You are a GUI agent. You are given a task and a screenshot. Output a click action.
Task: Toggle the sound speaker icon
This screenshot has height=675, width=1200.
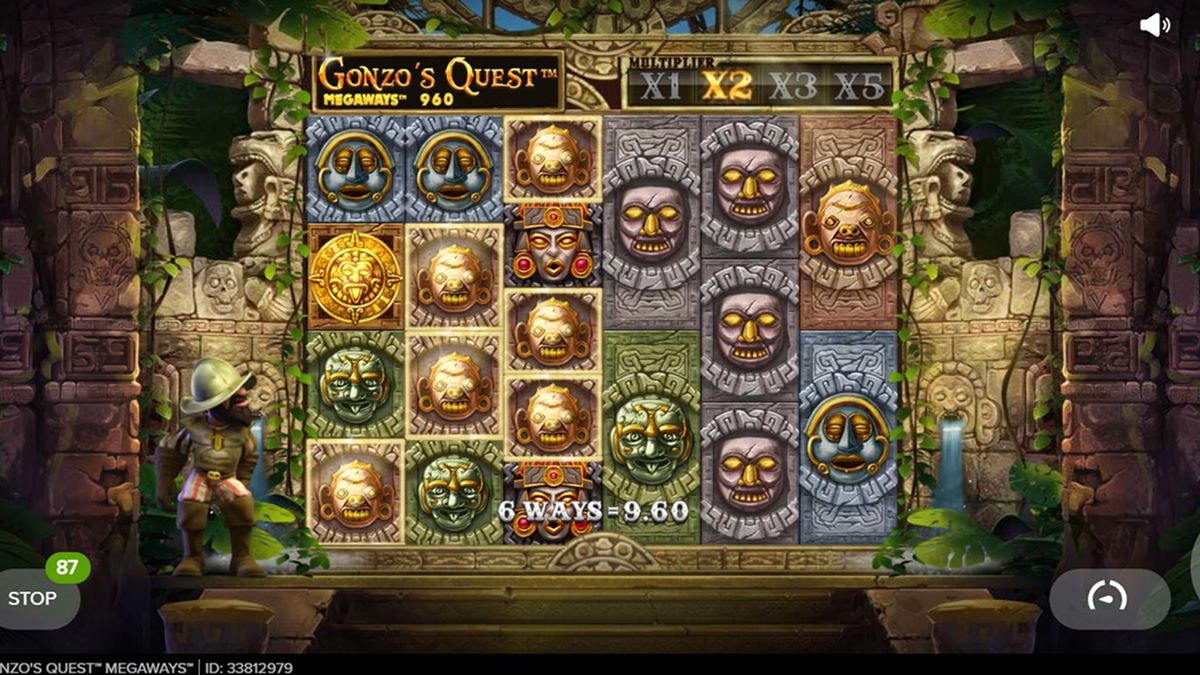[x=1154, y=26]
